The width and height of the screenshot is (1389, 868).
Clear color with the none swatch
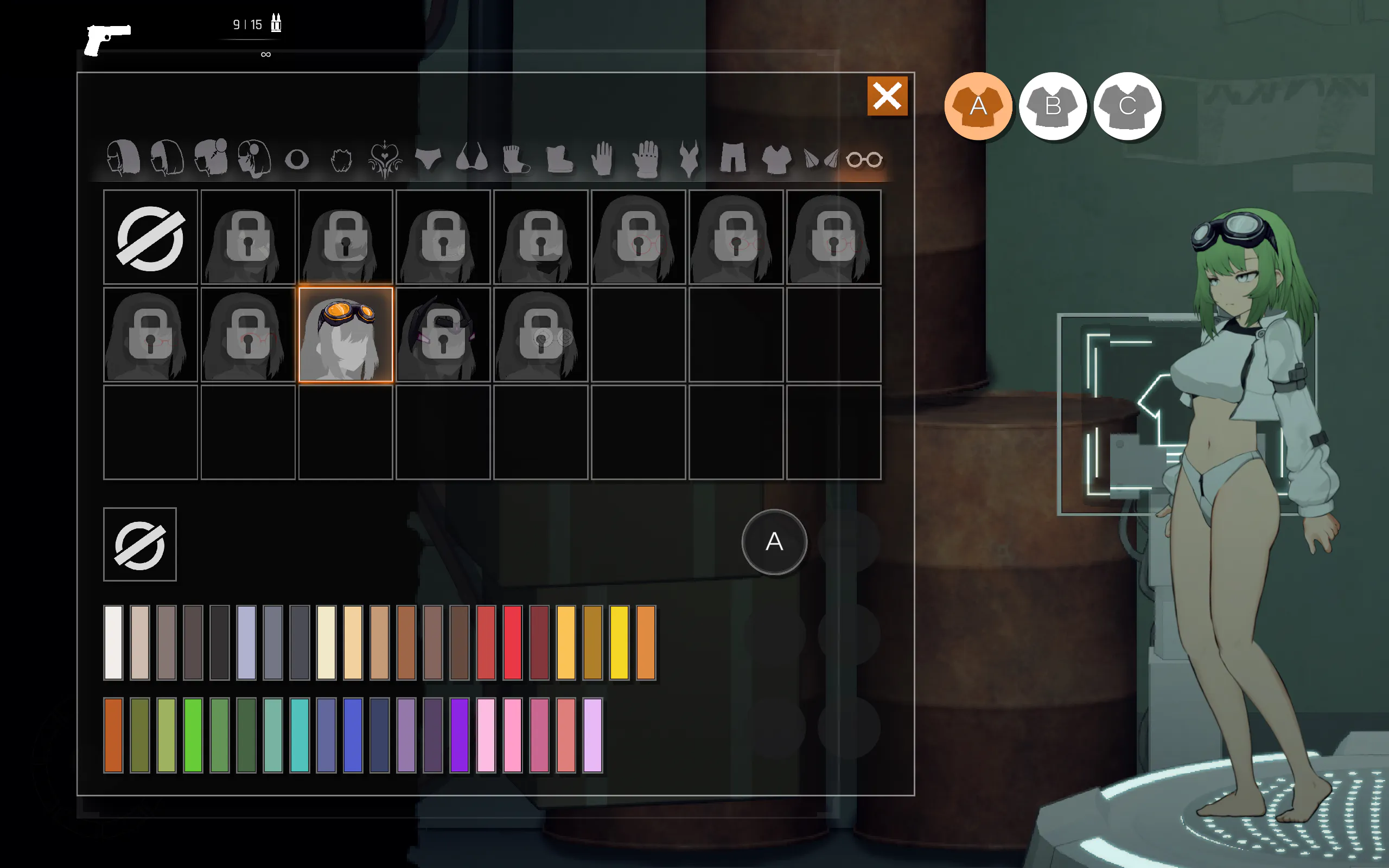tap(139, 544)
